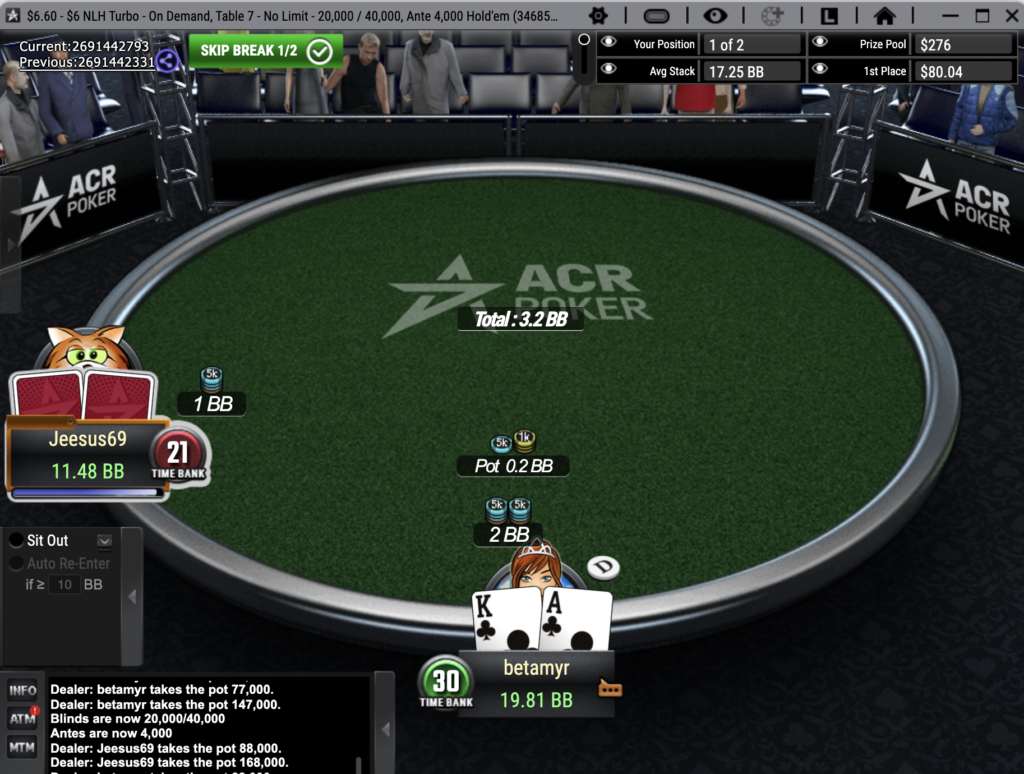Toggle visibility of Your Position stat
Screen dimensions: 1024x774
tap(609, 44)
